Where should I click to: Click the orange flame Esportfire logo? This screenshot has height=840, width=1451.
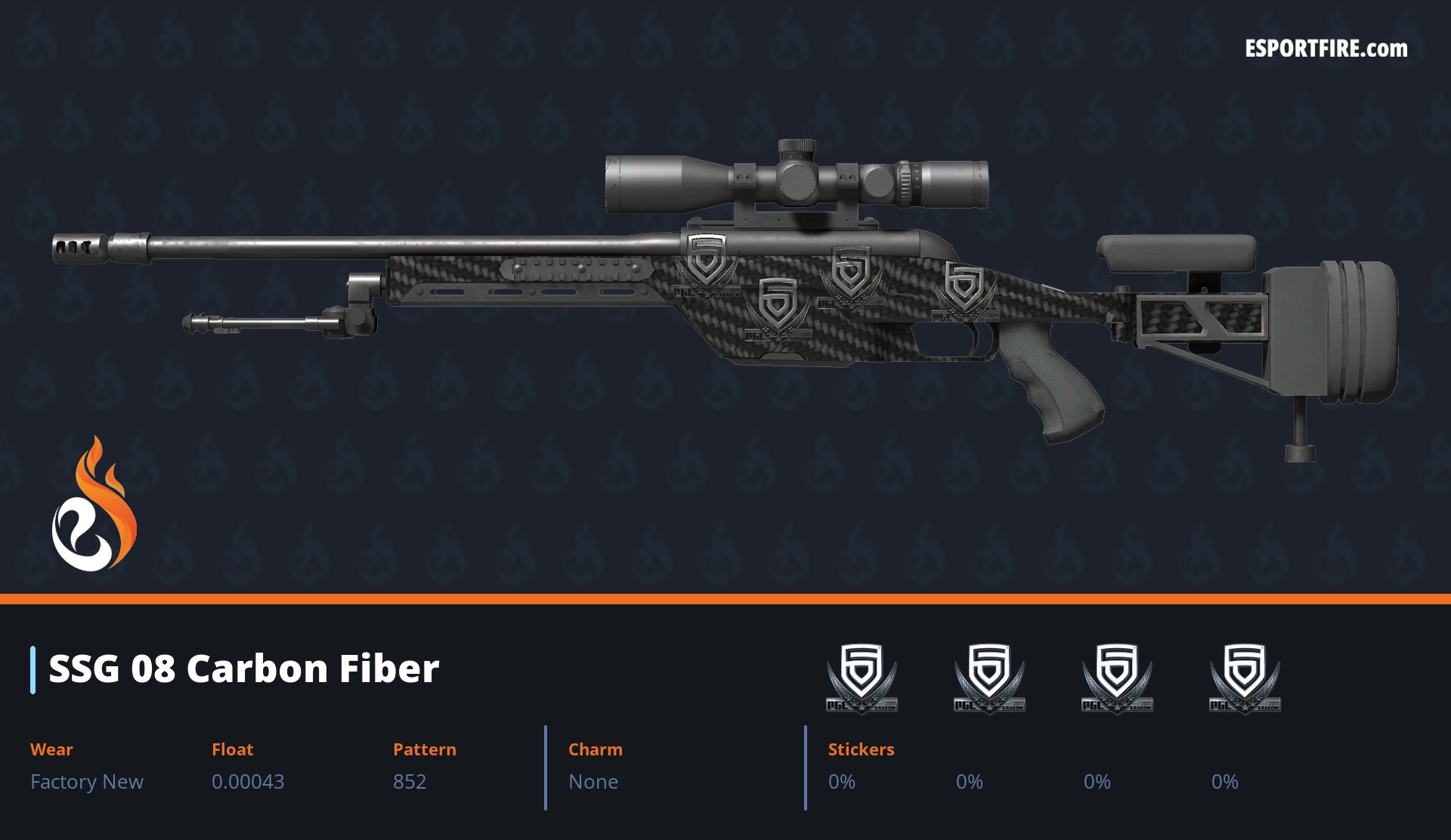[x=94, y=505]
